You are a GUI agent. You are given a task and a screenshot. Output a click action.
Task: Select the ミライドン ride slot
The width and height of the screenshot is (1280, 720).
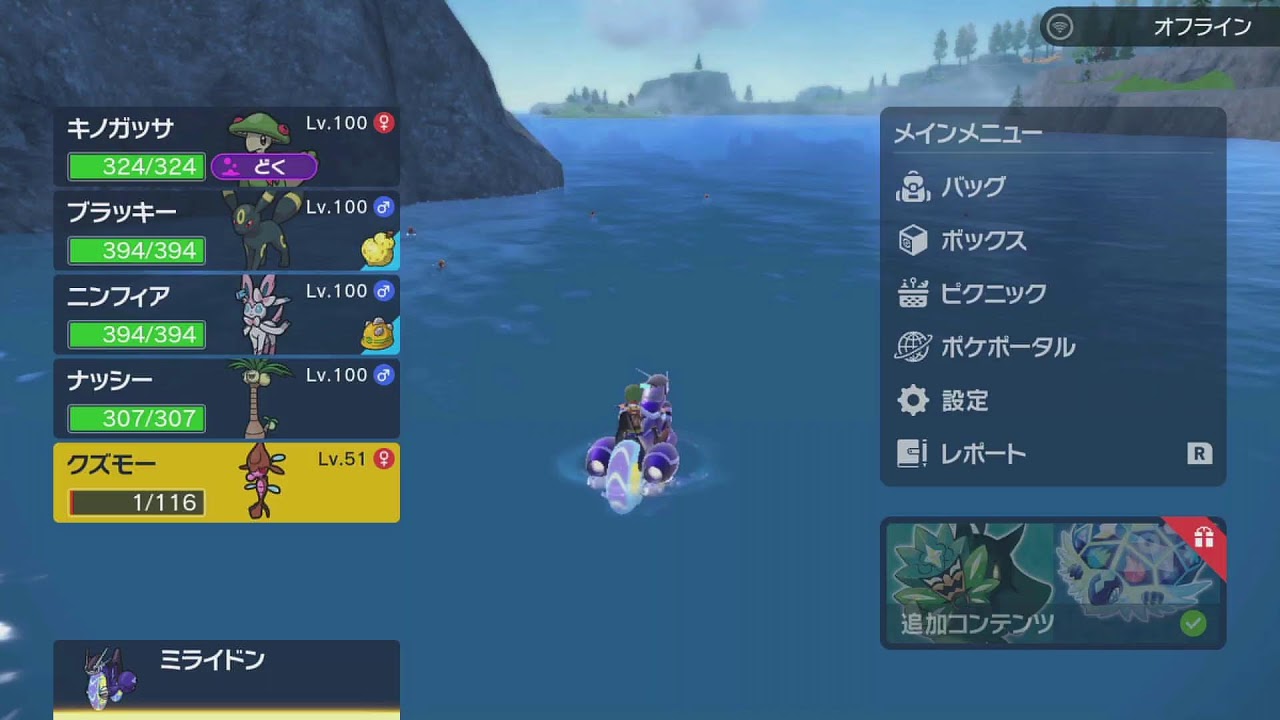pos(226,676)
